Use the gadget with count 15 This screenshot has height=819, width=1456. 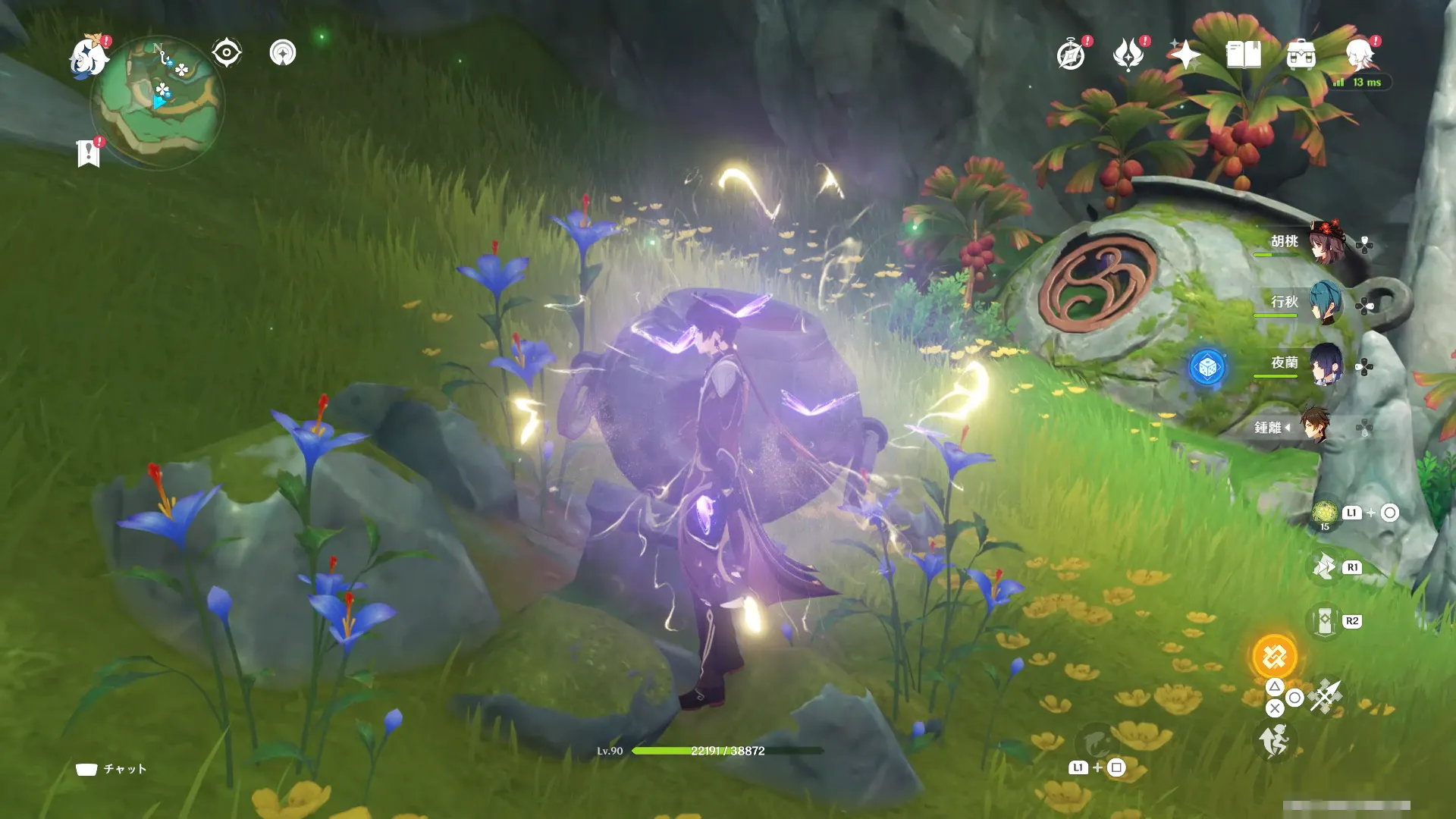coord(1325,513)
